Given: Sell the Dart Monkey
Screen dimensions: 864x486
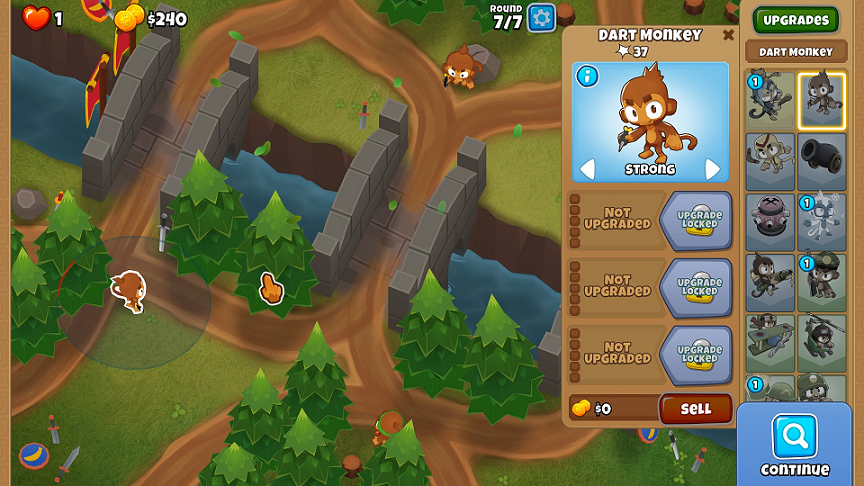Looking at the screenshot, I should click(695, 408).
